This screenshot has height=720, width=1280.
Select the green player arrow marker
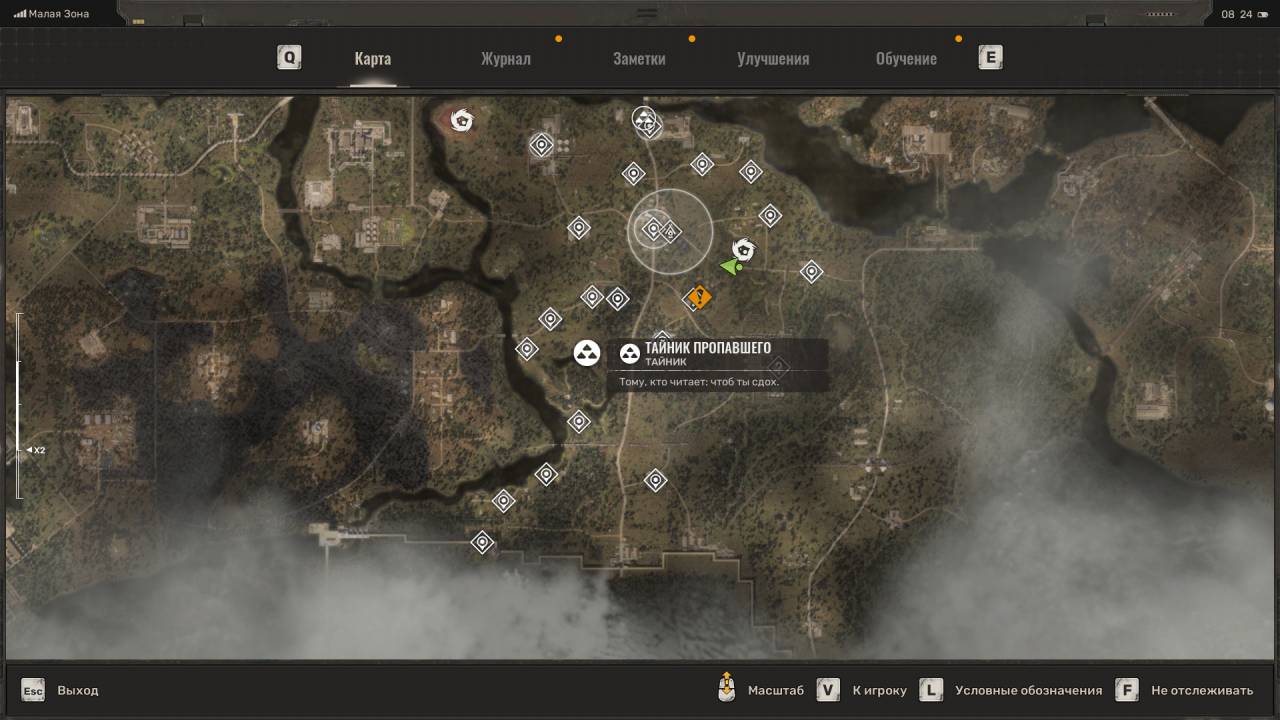(732, 267)
